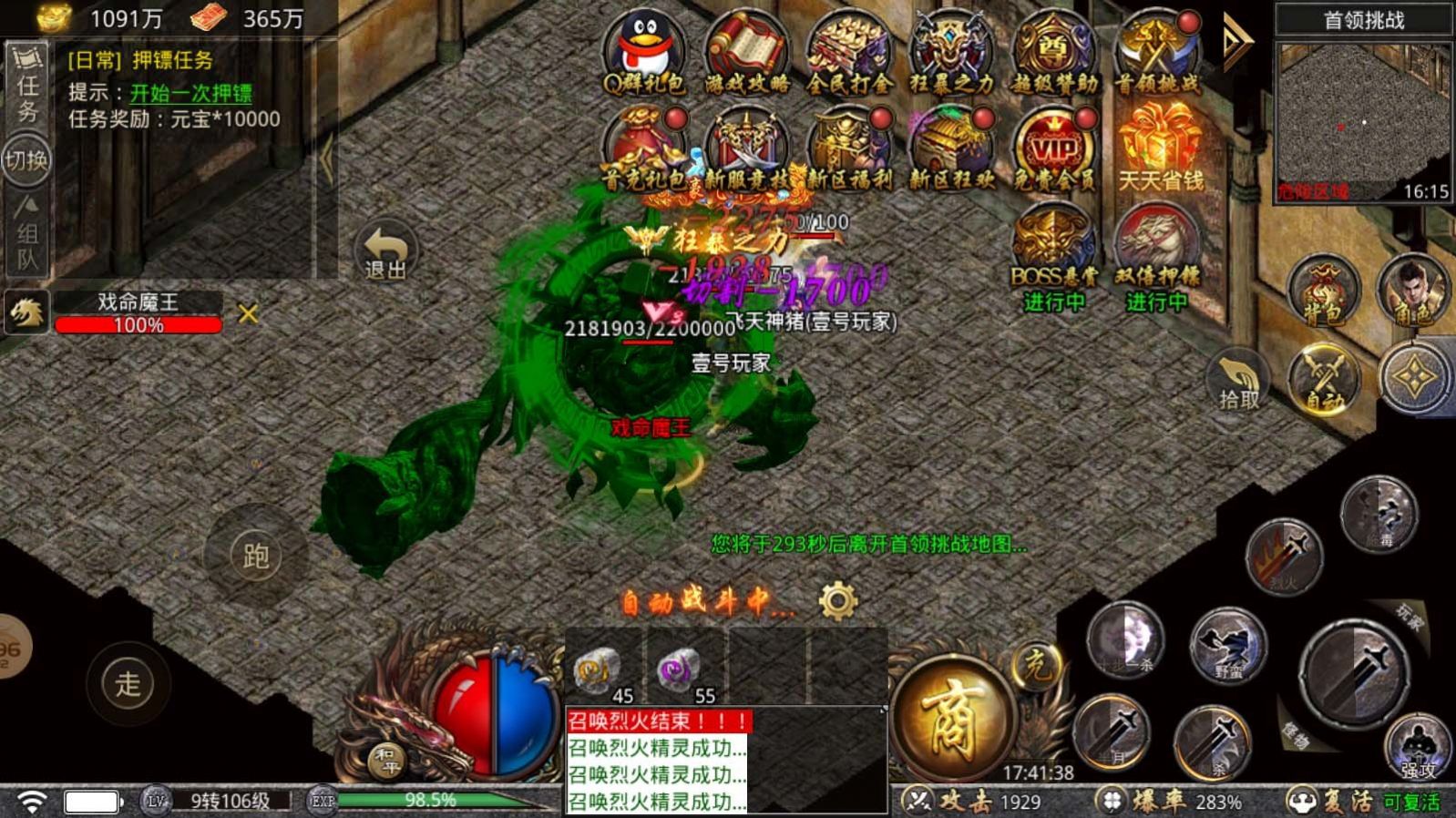
Task: Open the 天天省钱 gift box
Action: click(x=1160, y=148)
